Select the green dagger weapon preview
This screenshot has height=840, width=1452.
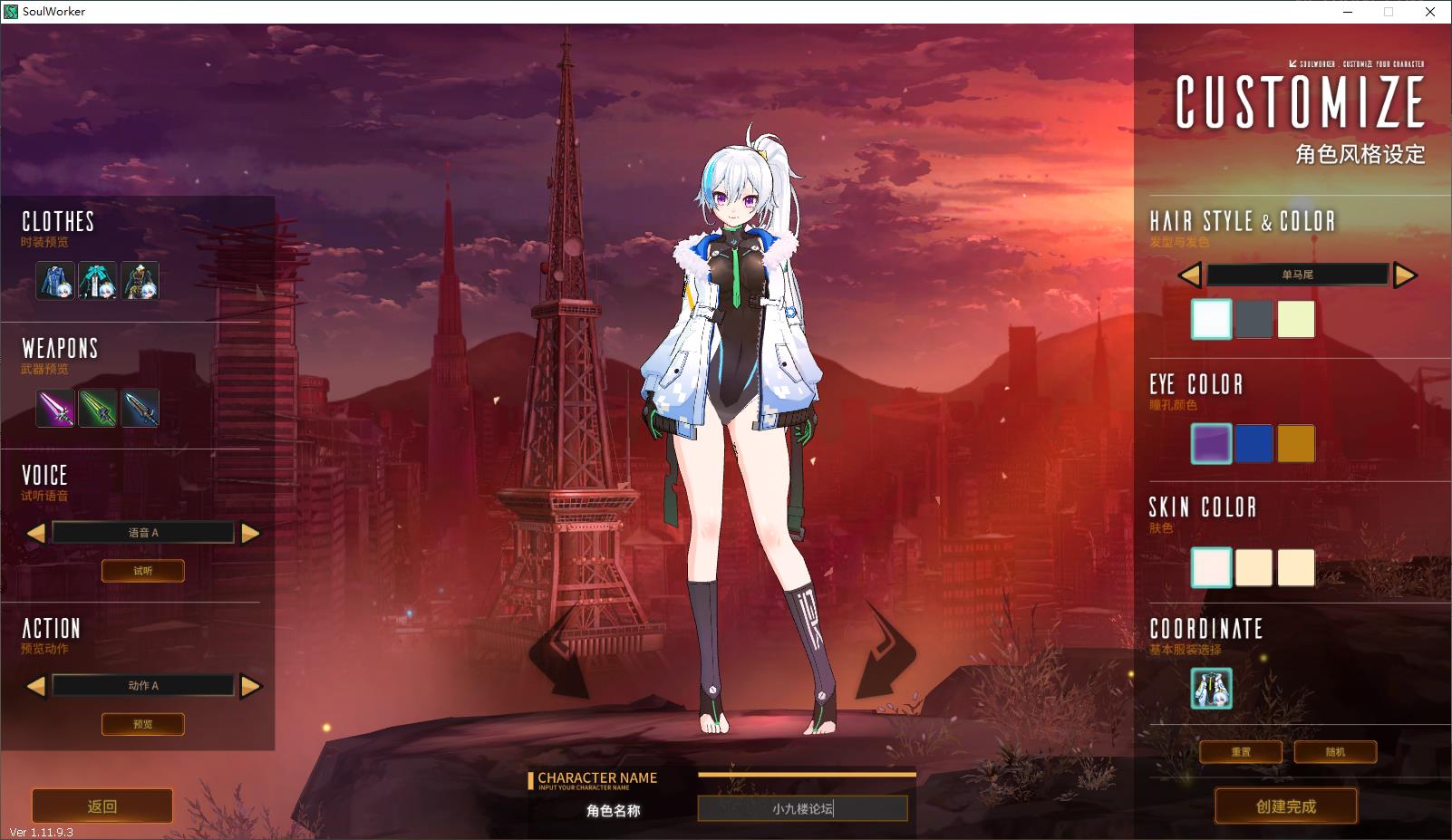[x=97, y=407]
